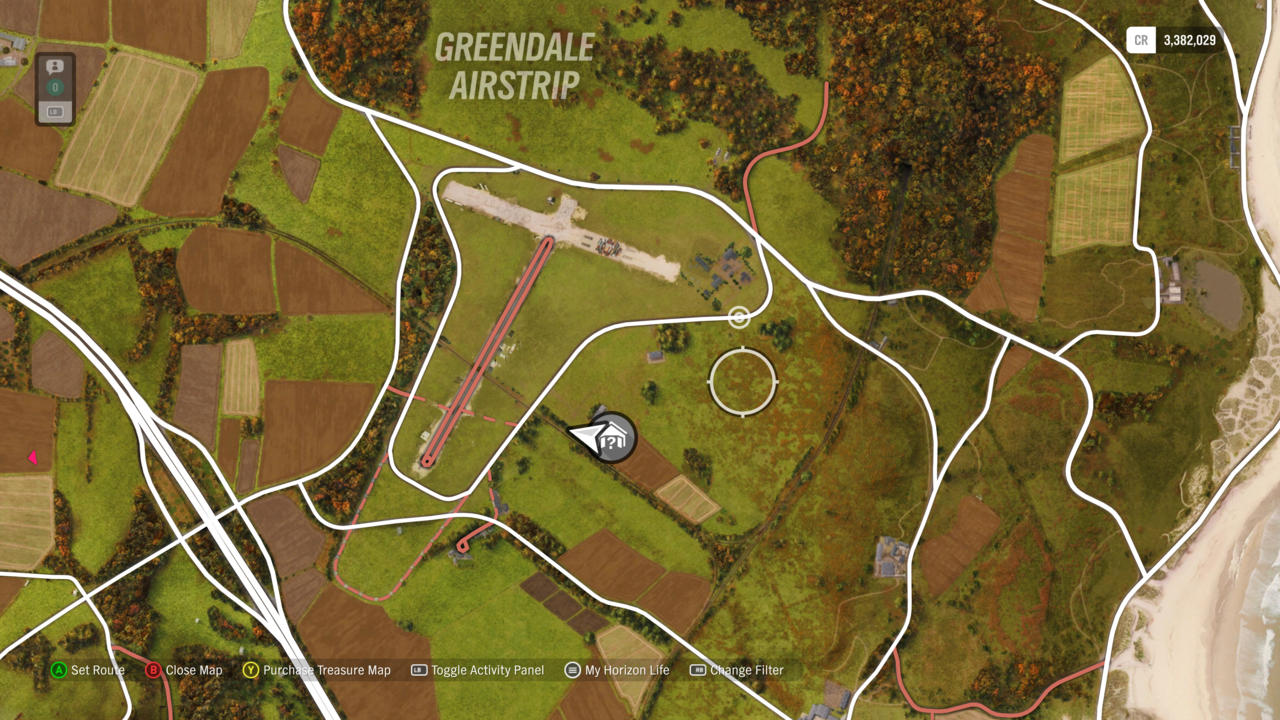
Task: Close the map
Action: tap(184, 670)
